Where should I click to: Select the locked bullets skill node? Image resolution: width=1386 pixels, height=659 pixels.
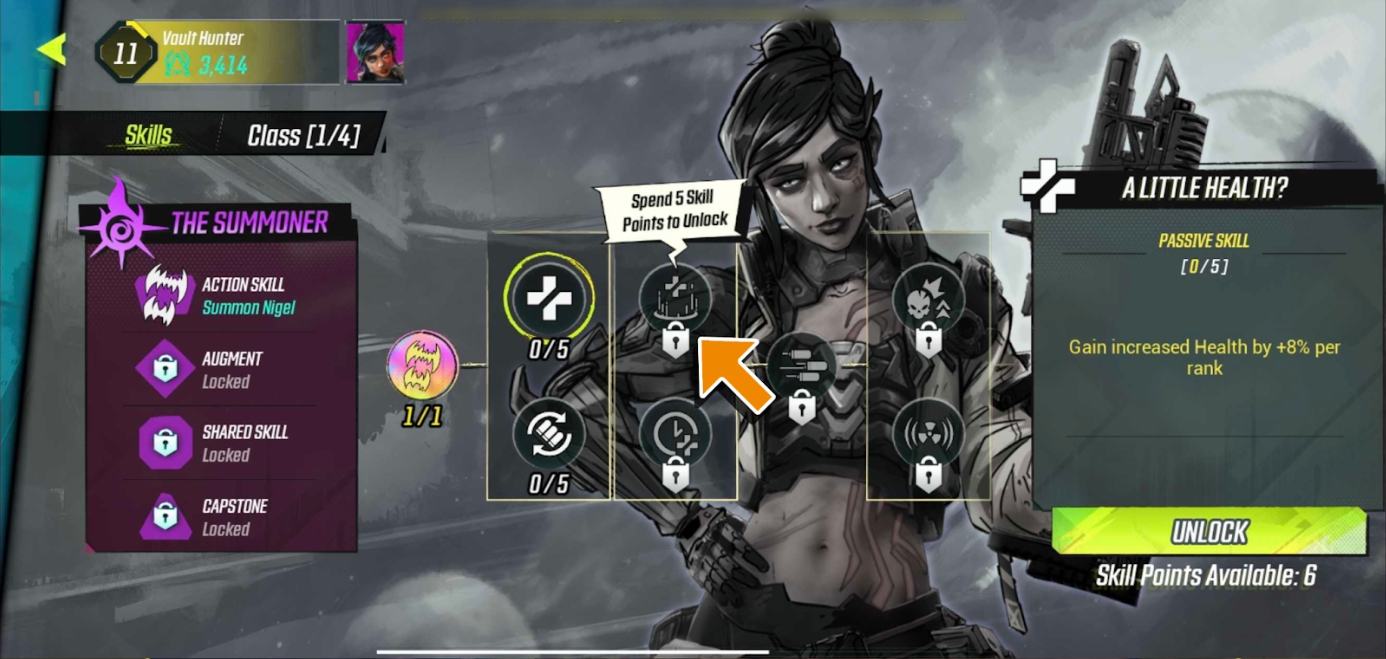tap(801, 366)
